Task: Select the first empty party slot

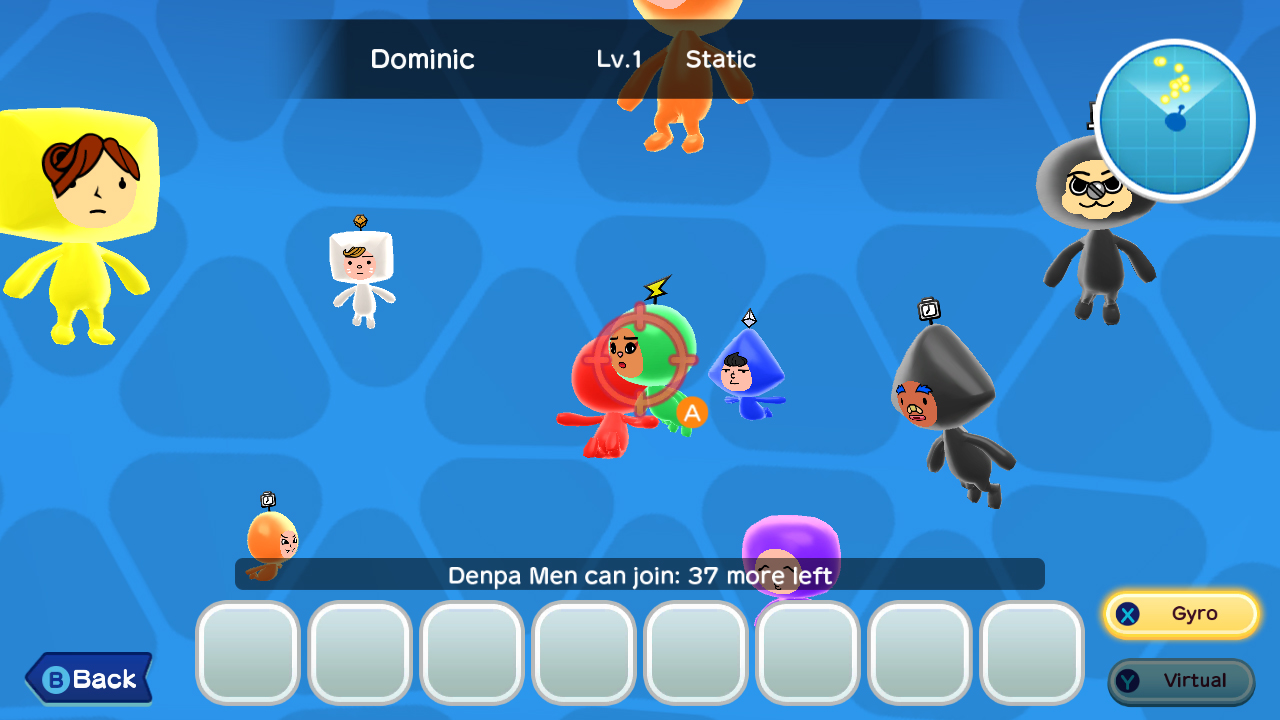Action: click(x=247, y=651)
